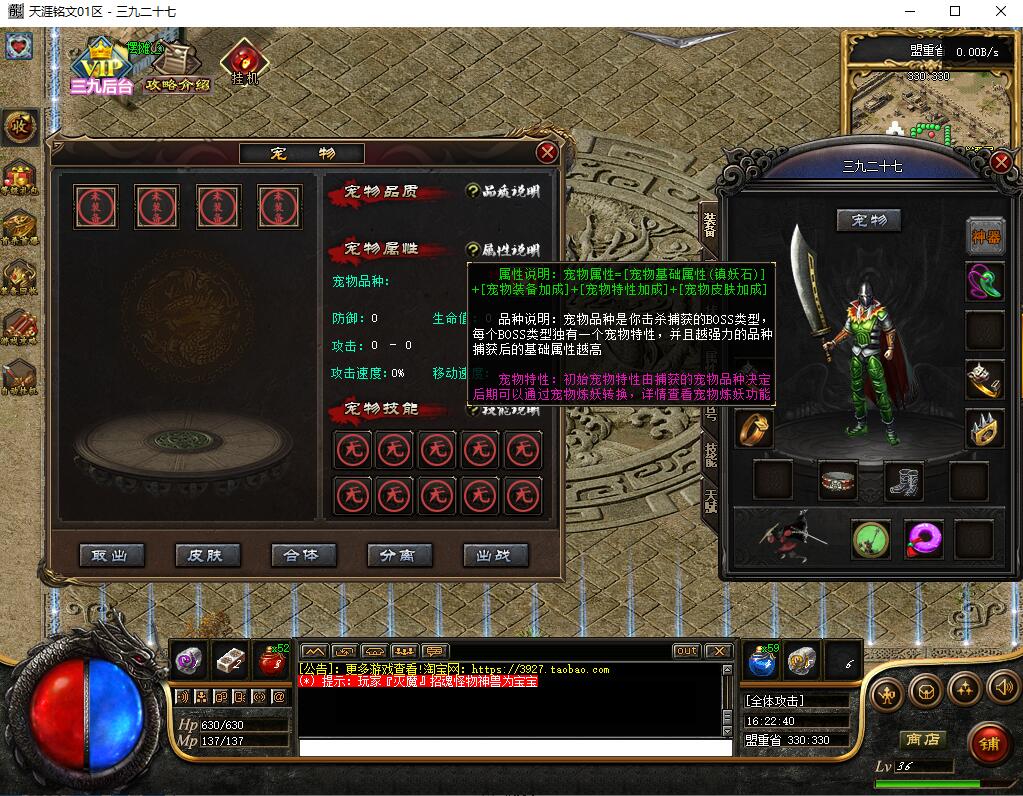Show the 品质说明 quality help
This screenshot has height=796, width=1023.
[503, 191]
